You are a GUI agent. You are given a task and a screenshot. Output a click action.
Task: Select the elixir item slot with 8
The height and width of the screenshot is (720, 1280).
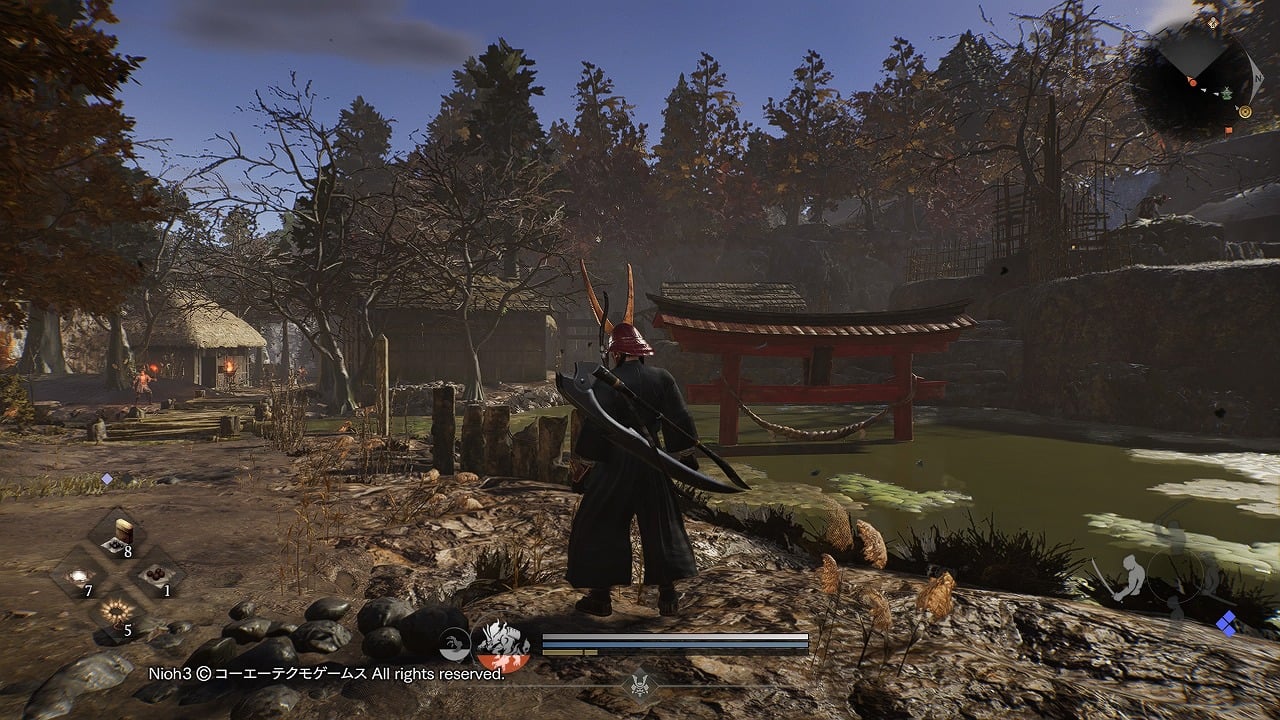(118, 535)
